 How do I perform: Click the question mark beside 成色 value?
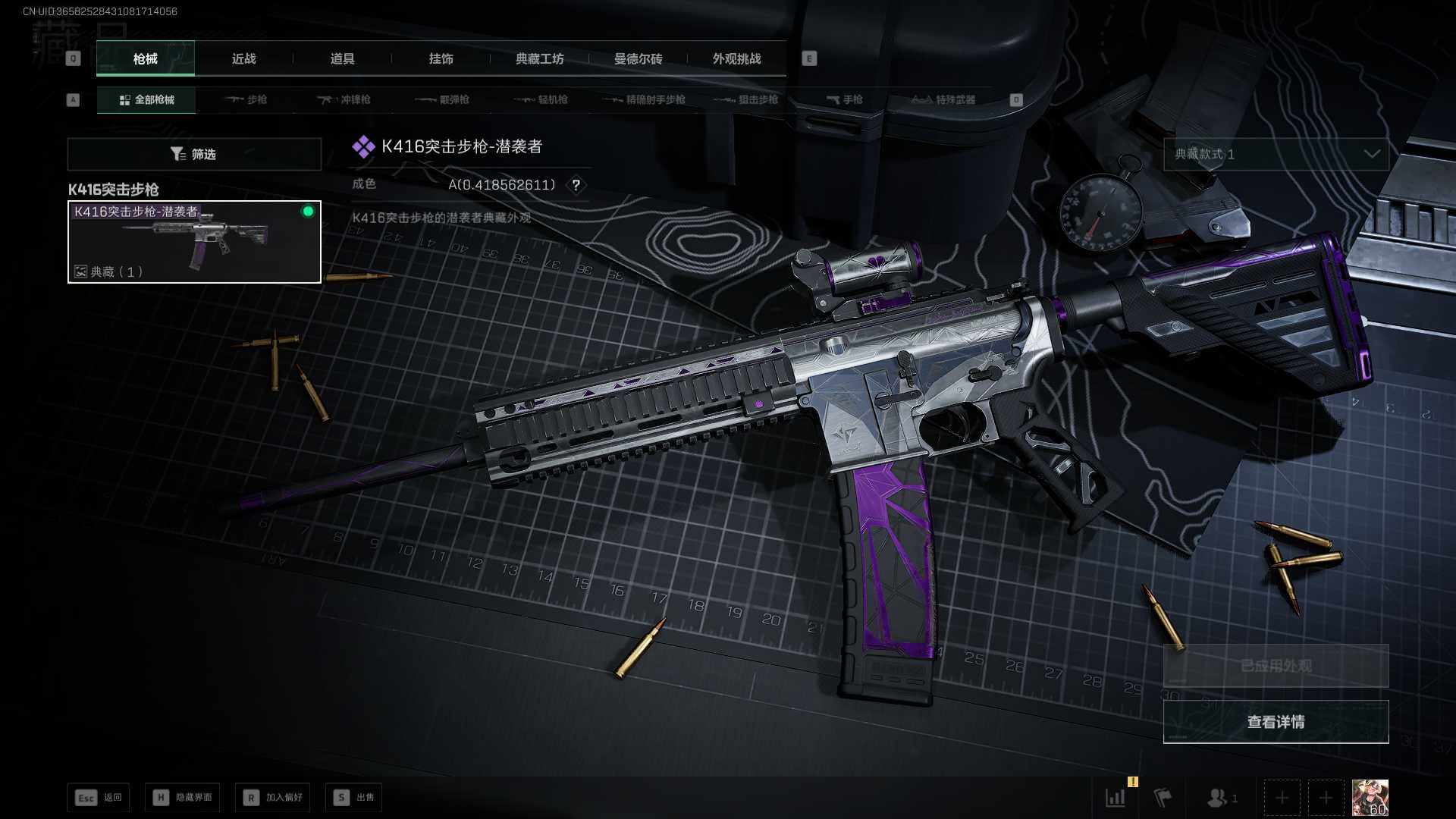(576, 185)
